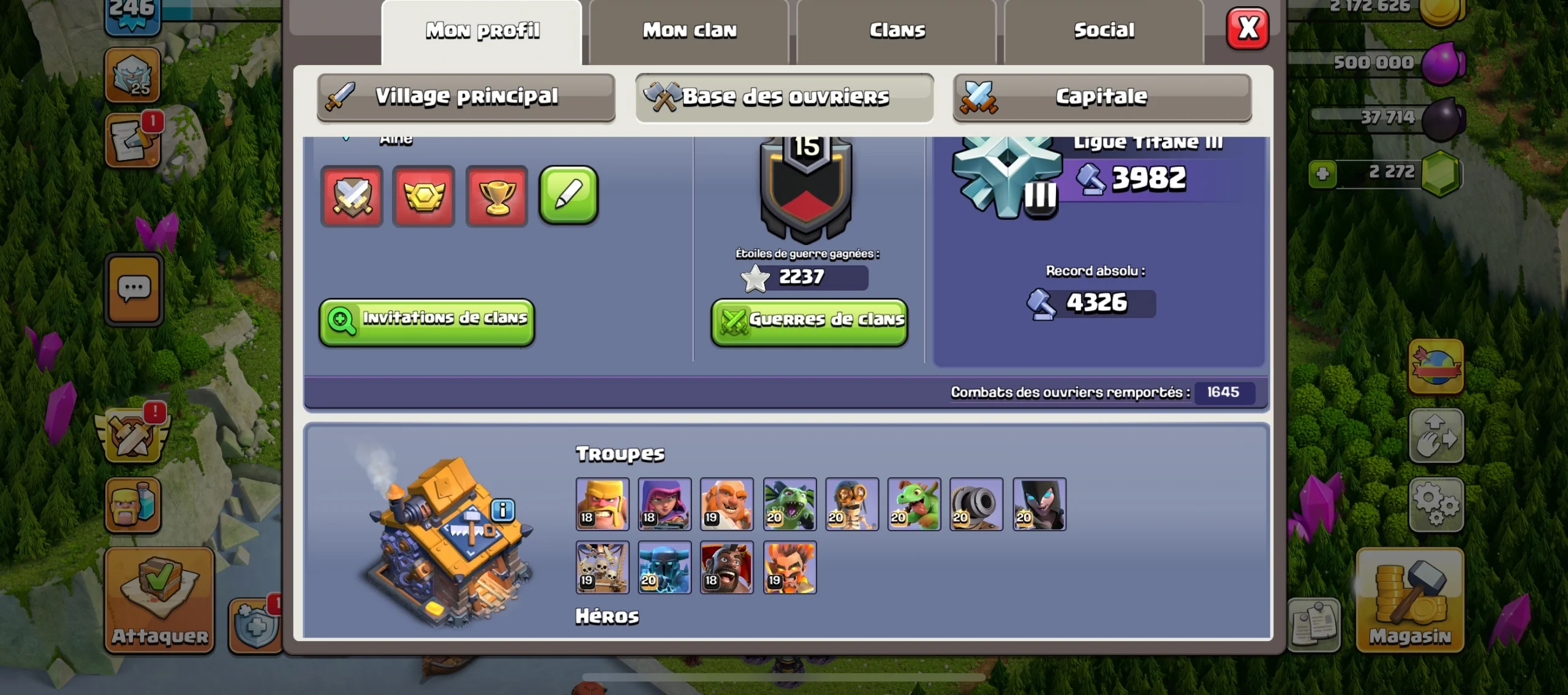Switch to the Mon clan tab
Image resolution: width=1568 pixels, height=695 pixels.
coord(689,31)
